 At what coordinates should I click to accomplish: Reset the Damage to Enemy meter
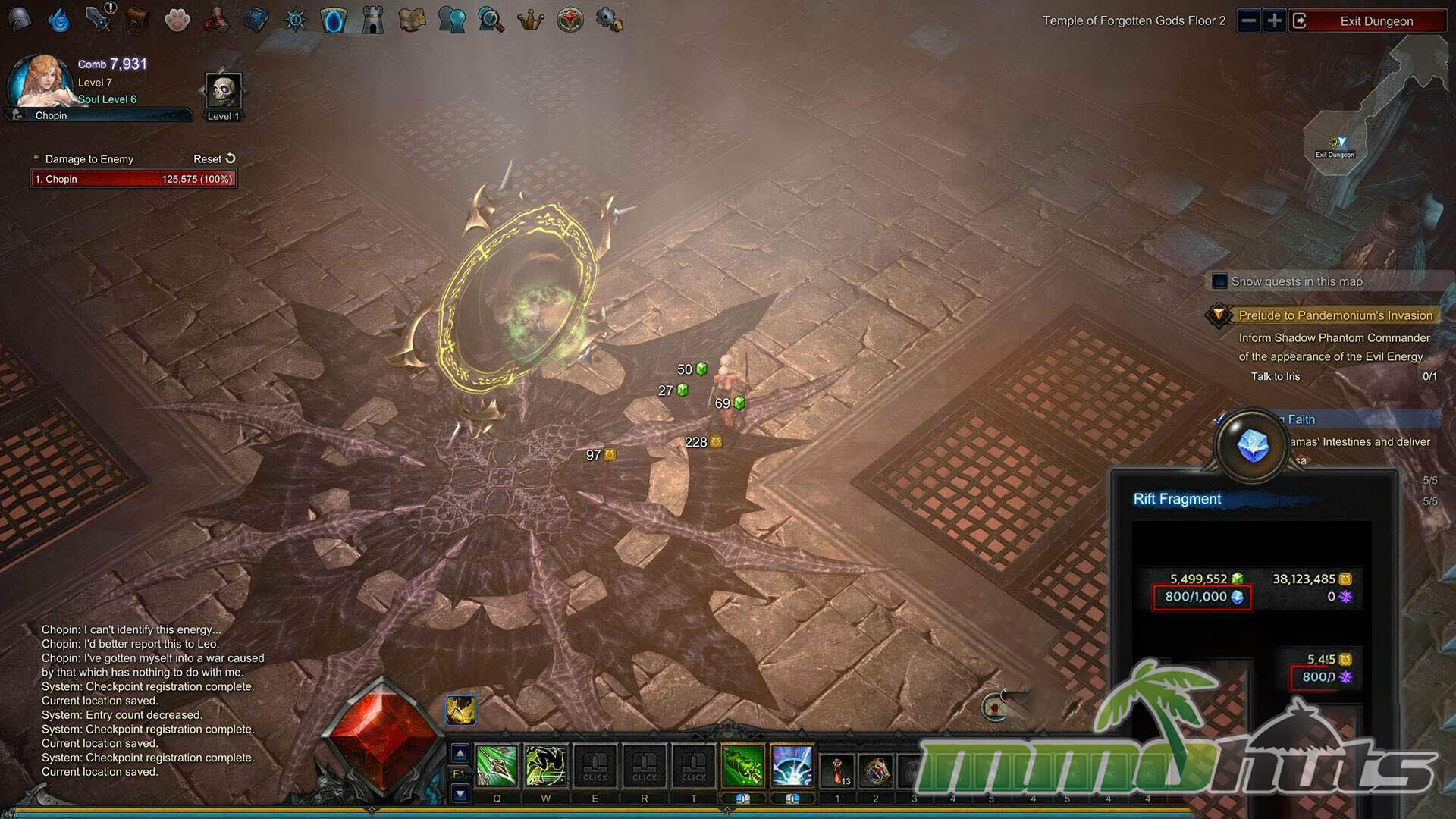click(x=215, y=158)
